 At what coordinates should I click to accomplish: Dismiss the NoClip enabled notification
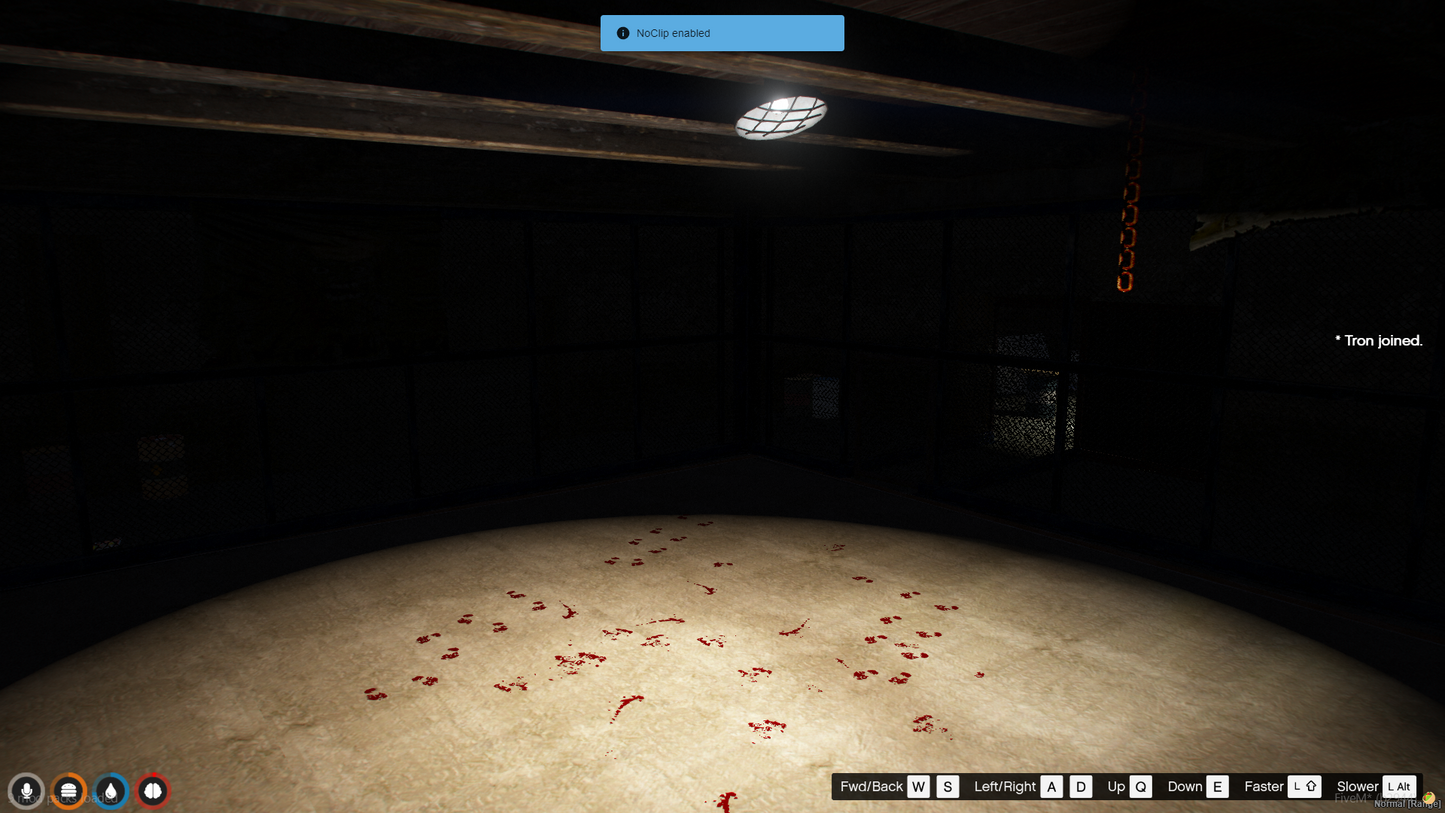(721, 33)
